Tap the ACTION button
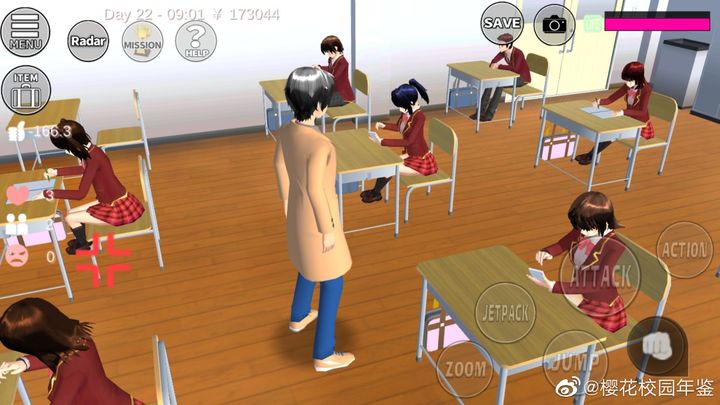720x405 pixels. [x=684, y=250]
